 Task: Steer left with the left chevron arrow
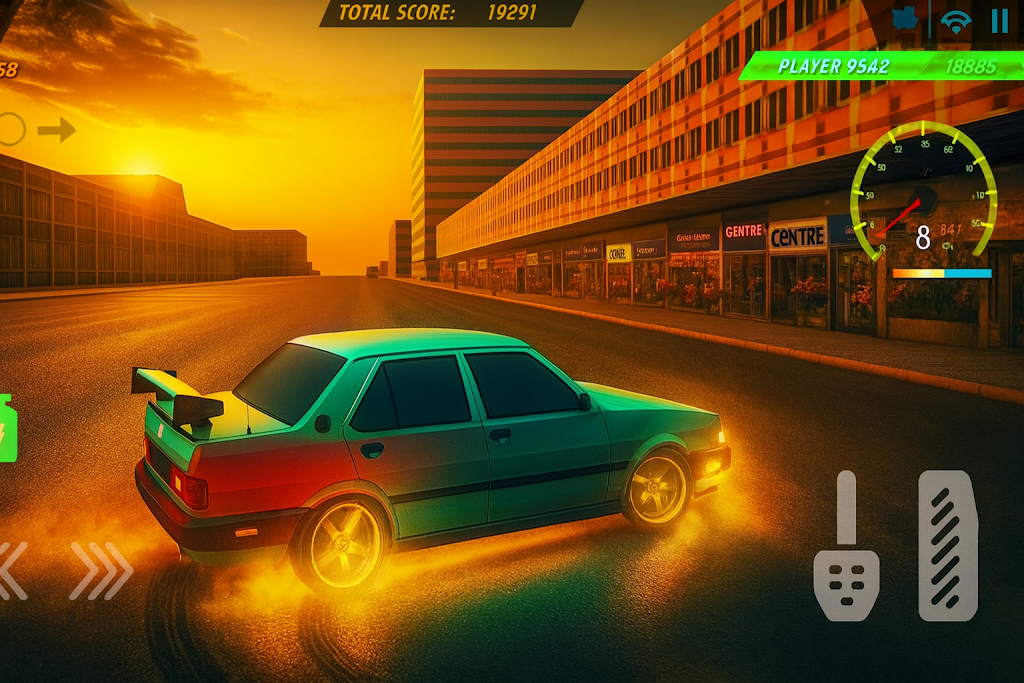[x=10, y=571]
